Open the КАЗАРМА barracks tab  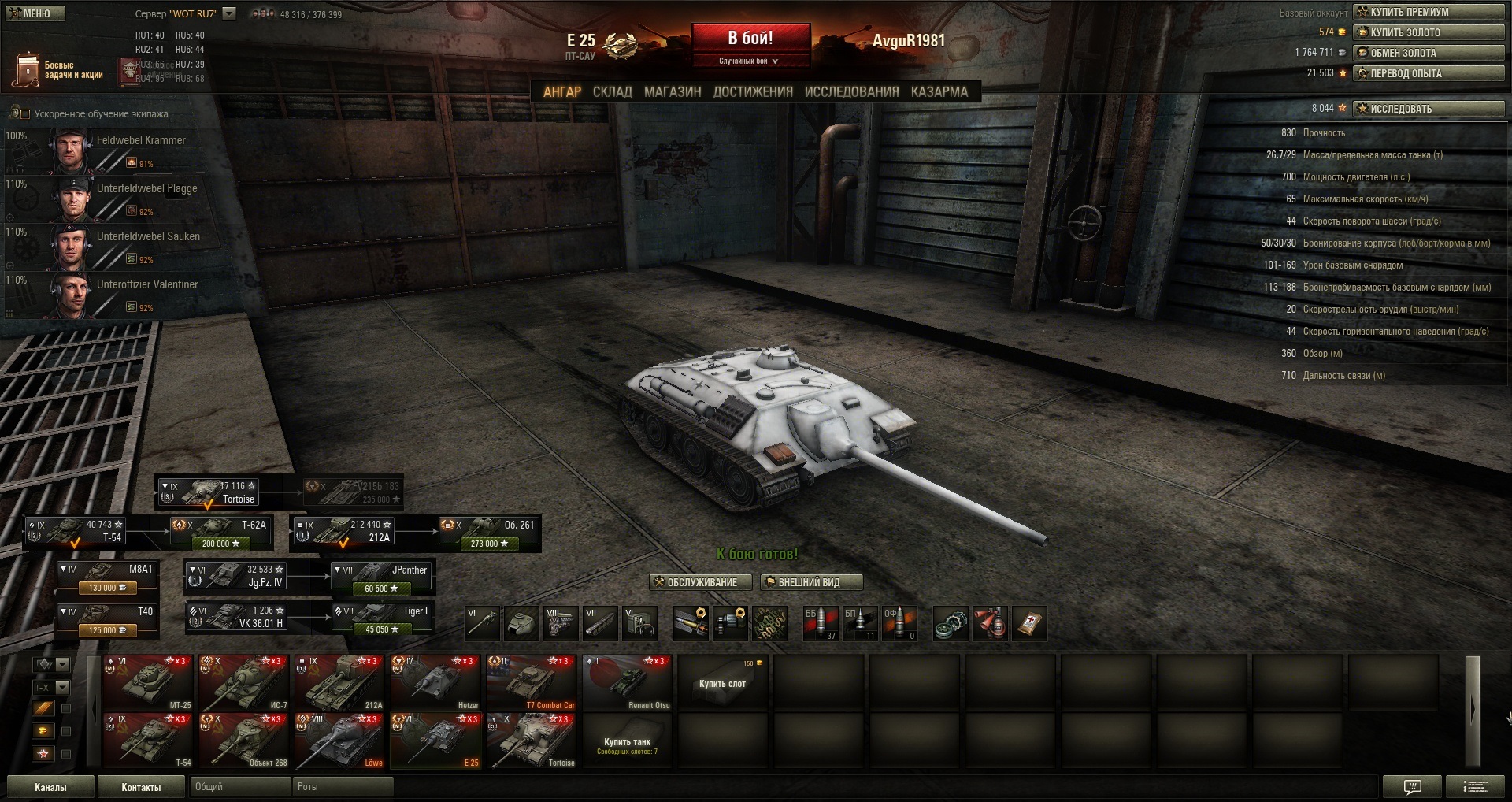point(939,91)
